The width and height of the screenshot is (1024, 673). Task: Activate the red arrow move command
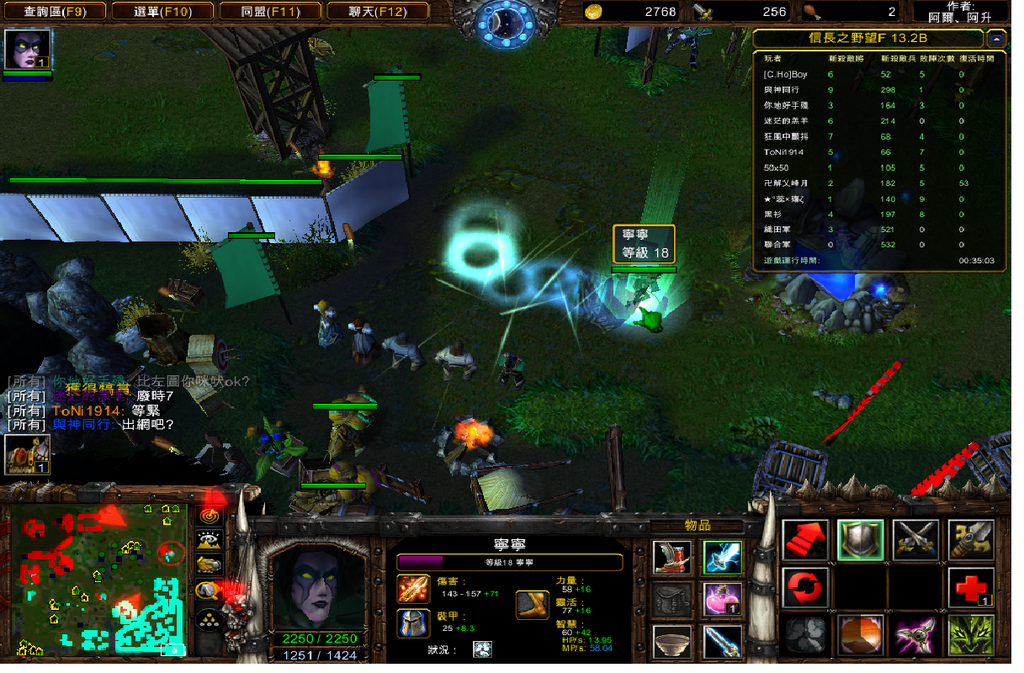tap(805, 540)
